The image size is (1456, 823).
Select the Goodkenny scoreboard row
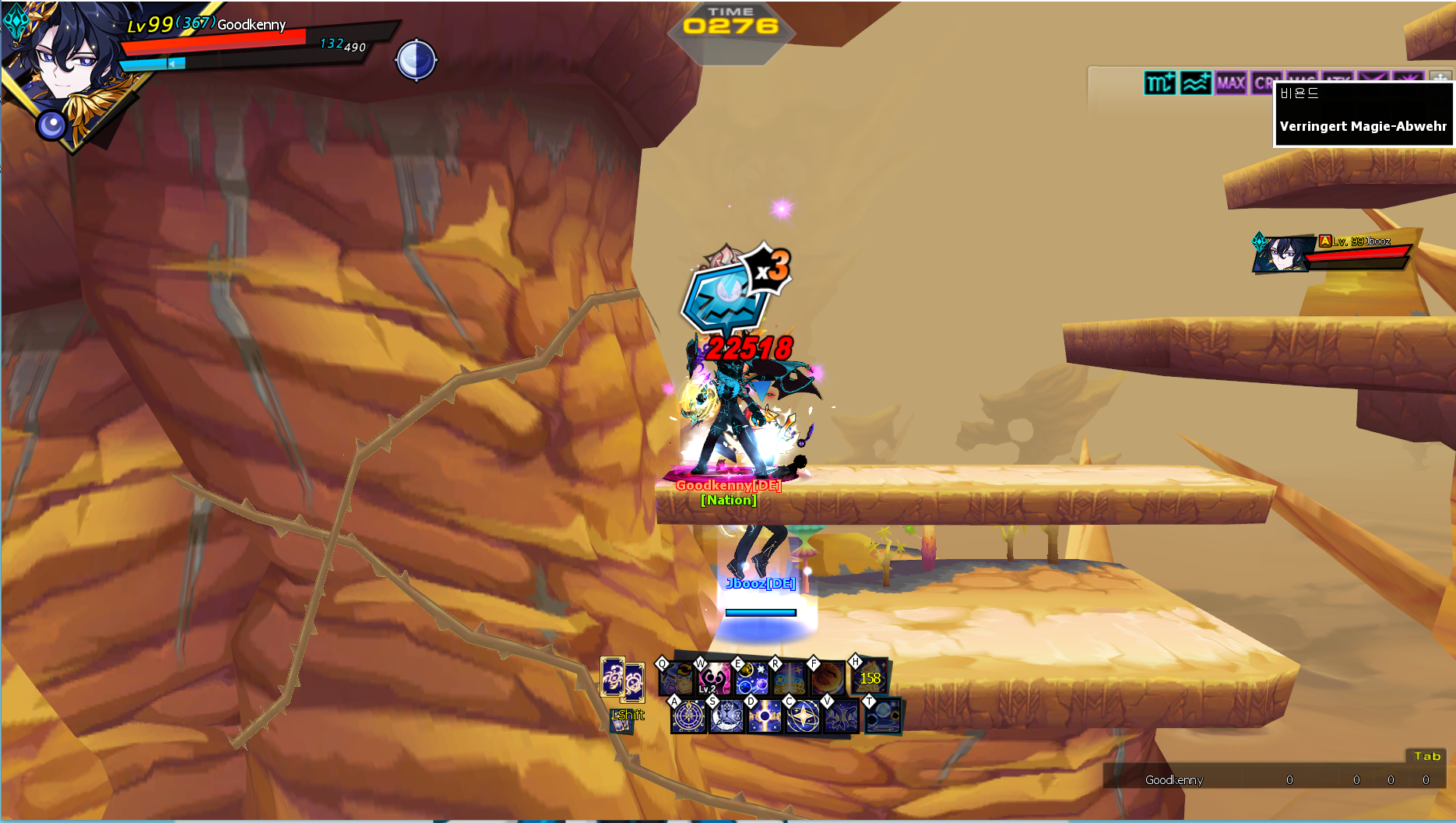(1277, 779)
